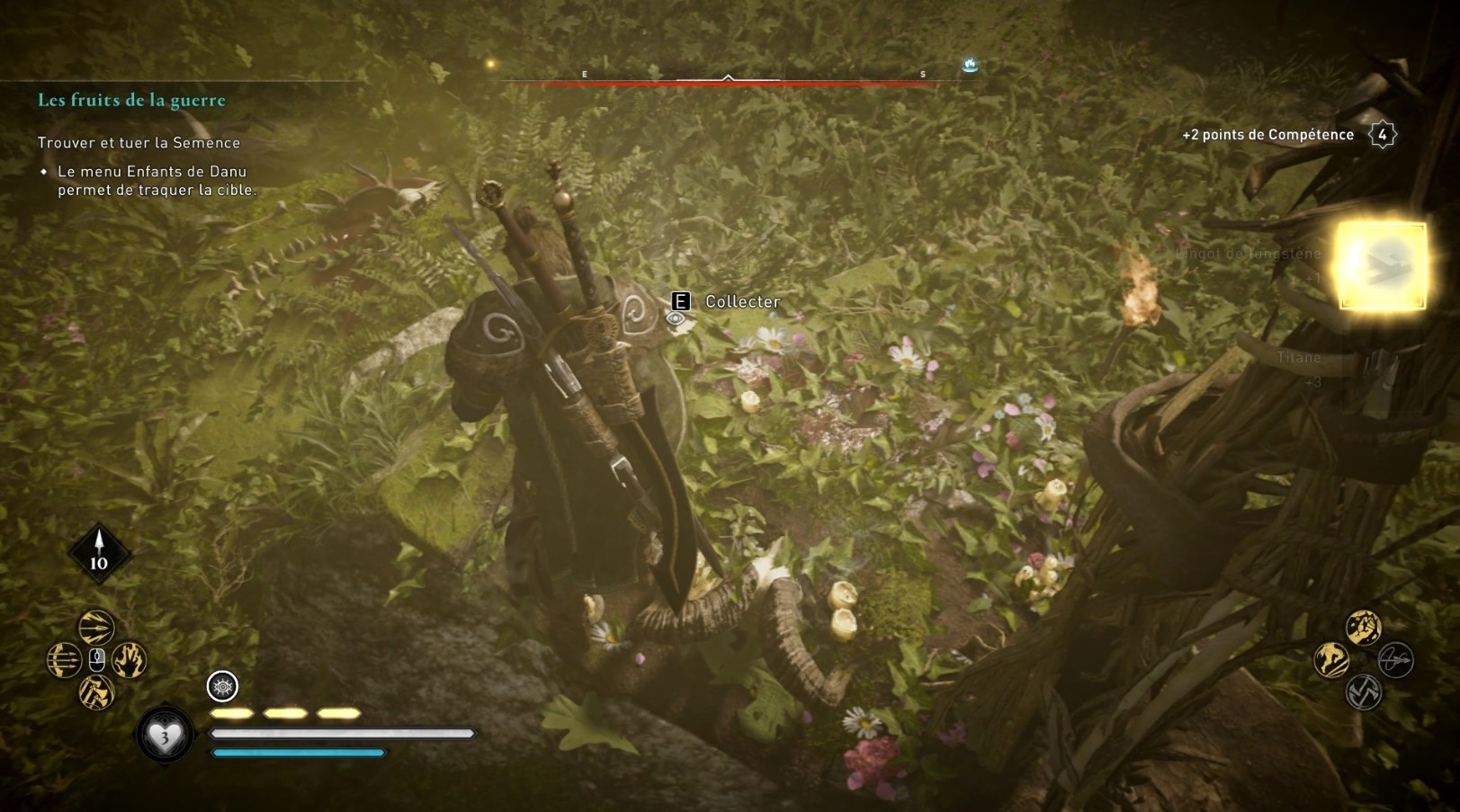Activate the bow with three arrows ability
The height and width of the screenshot is (812, 1460).
64,660
